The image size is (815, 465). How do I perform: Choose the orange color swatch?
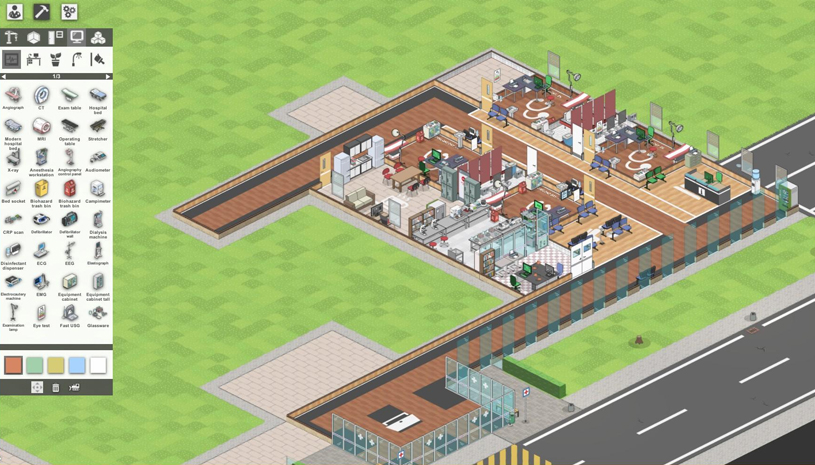pos(13,365)
